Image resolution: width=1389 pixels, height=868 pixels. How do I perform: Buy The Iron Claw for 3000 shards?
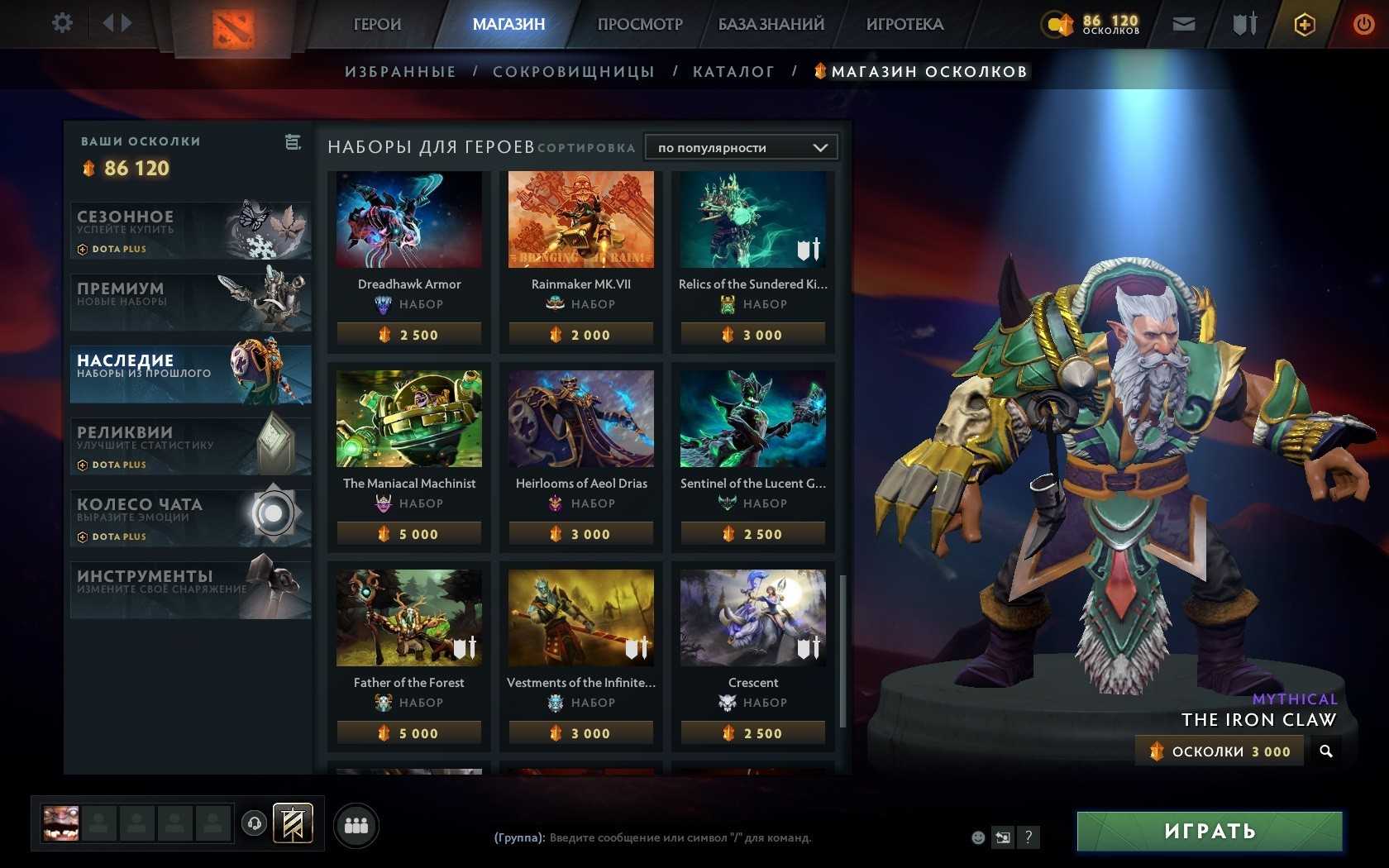tap(1220, 751)
